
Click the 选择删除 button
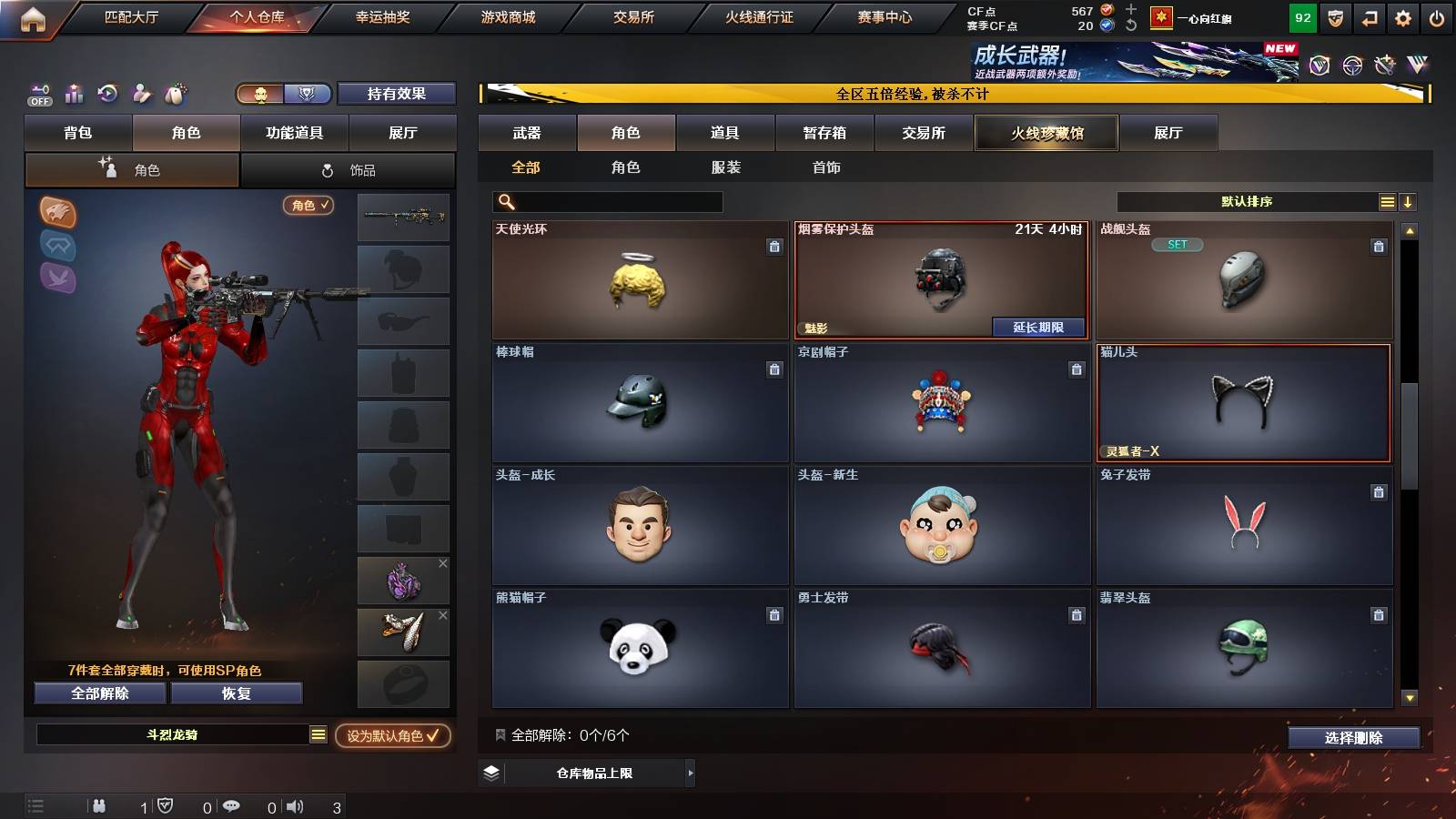pyautogui.click(x=1353, y=738)
